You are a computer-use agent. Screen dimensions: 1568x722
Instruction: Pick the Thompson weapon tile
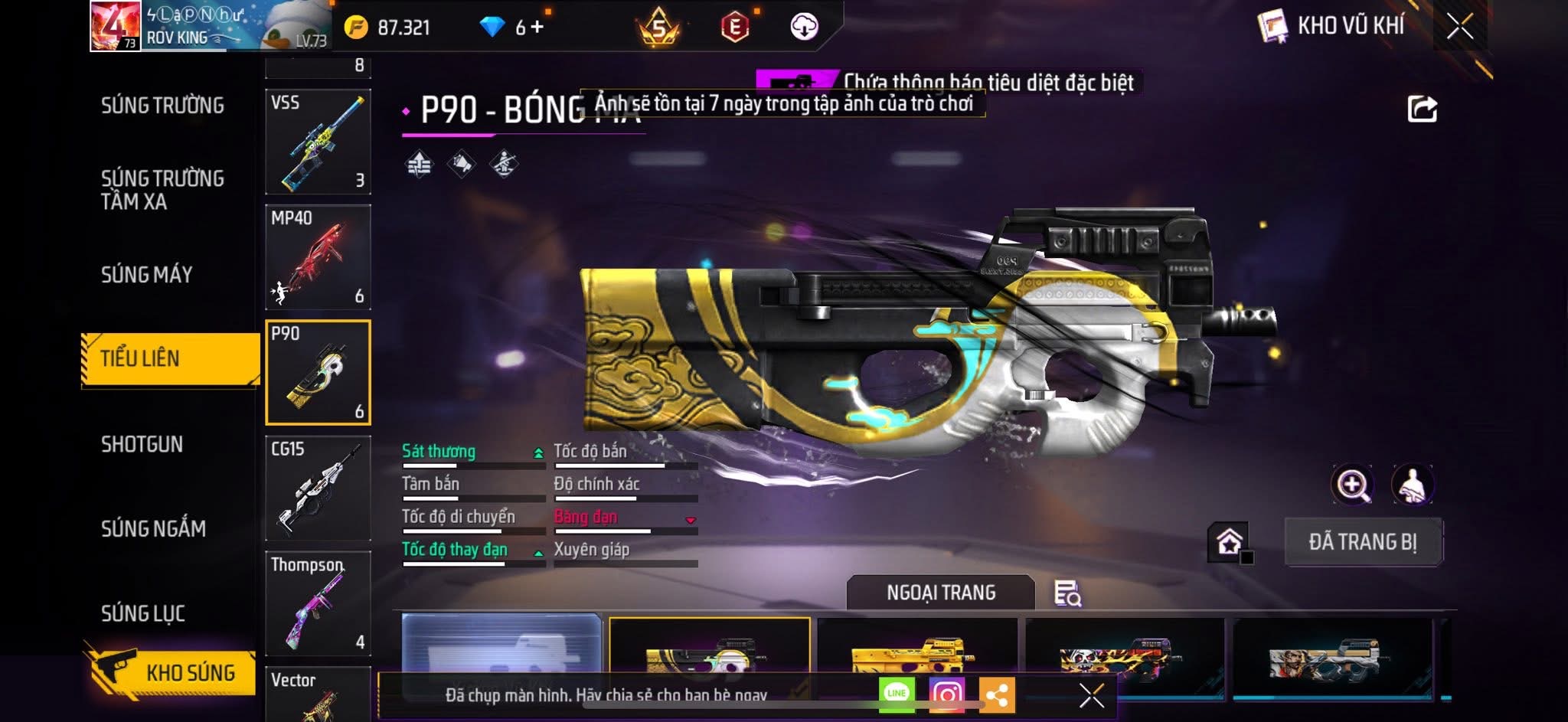point(318,603)
